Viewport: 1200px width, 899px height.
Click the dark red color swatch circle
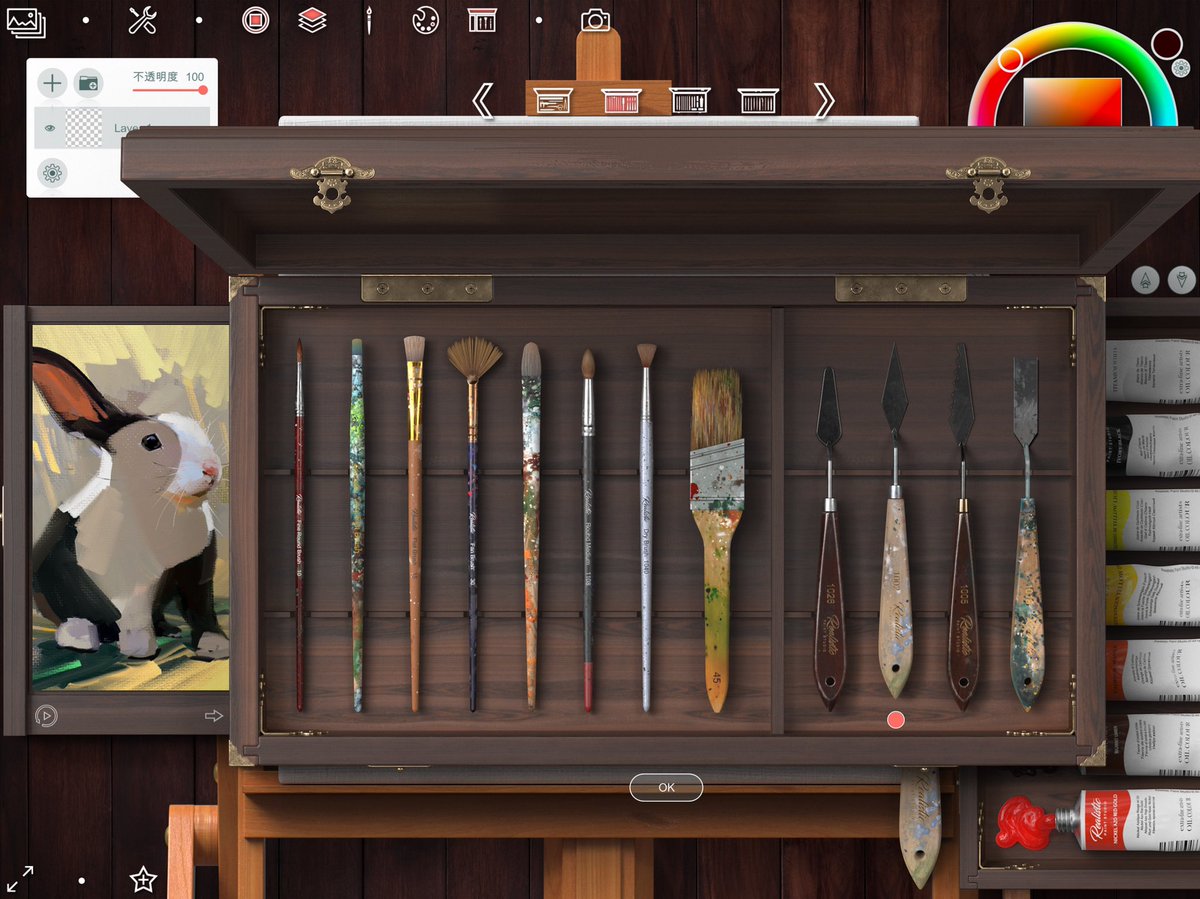[1166, 43]
